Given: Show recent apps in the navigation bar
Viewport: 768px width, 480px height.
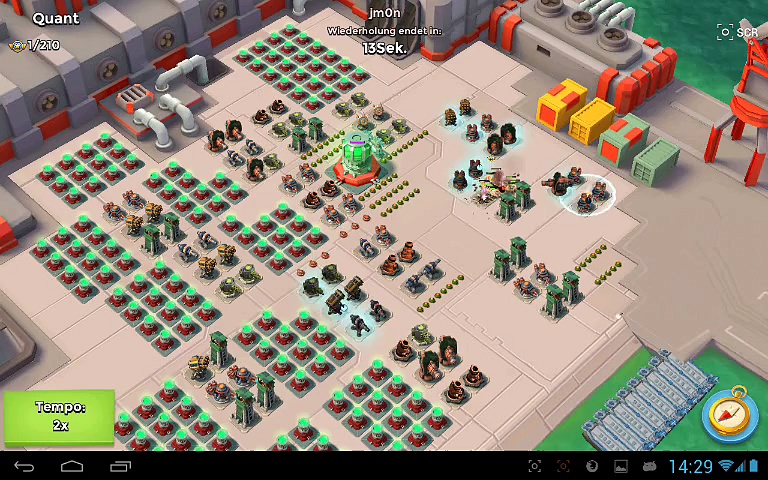Looking at the screenshot, I should coord(120,466).
